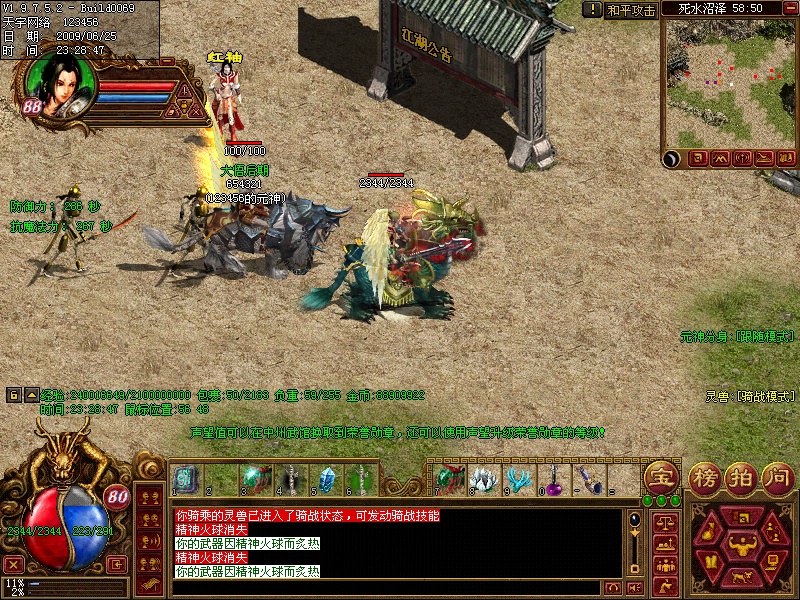Minimize the minimap with the red minus button
The width and height of the screenshot is (800, 600).
coord(790,9)
